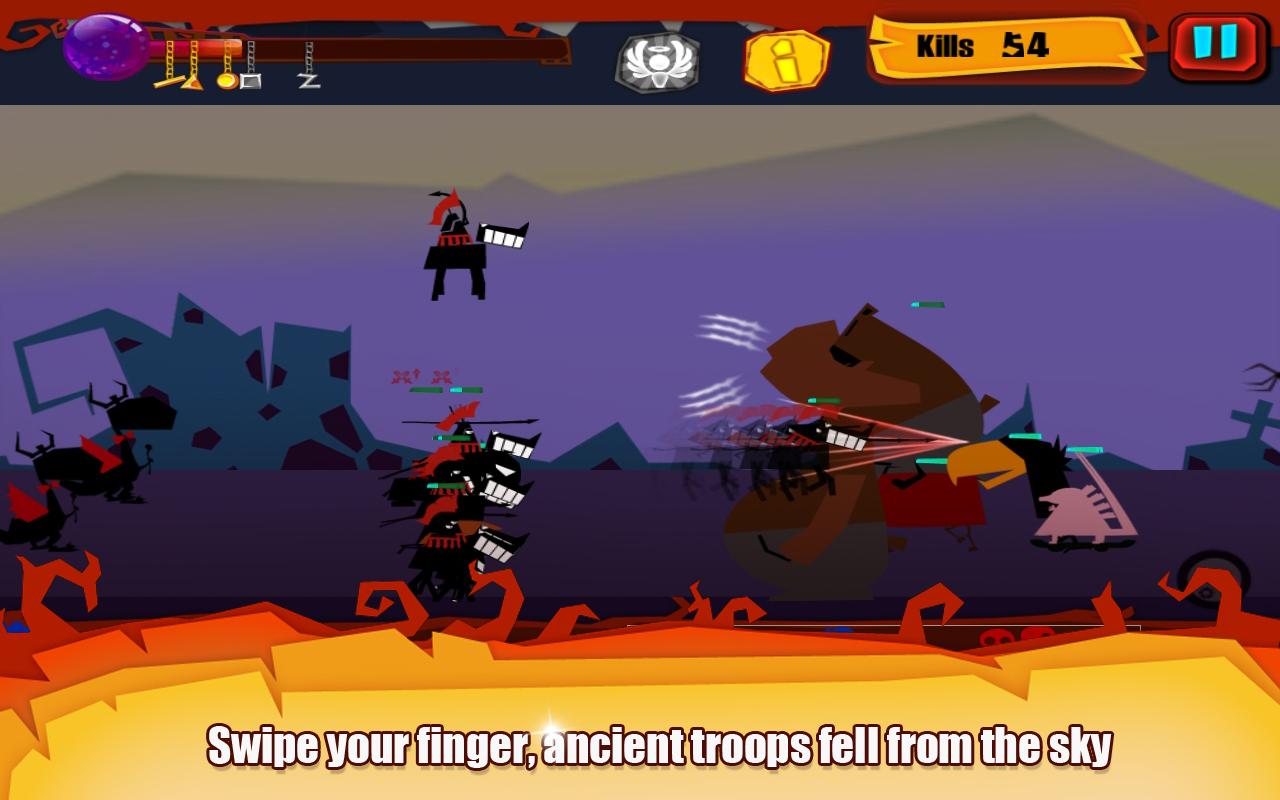Activate the grey winged angel ability

657,62
